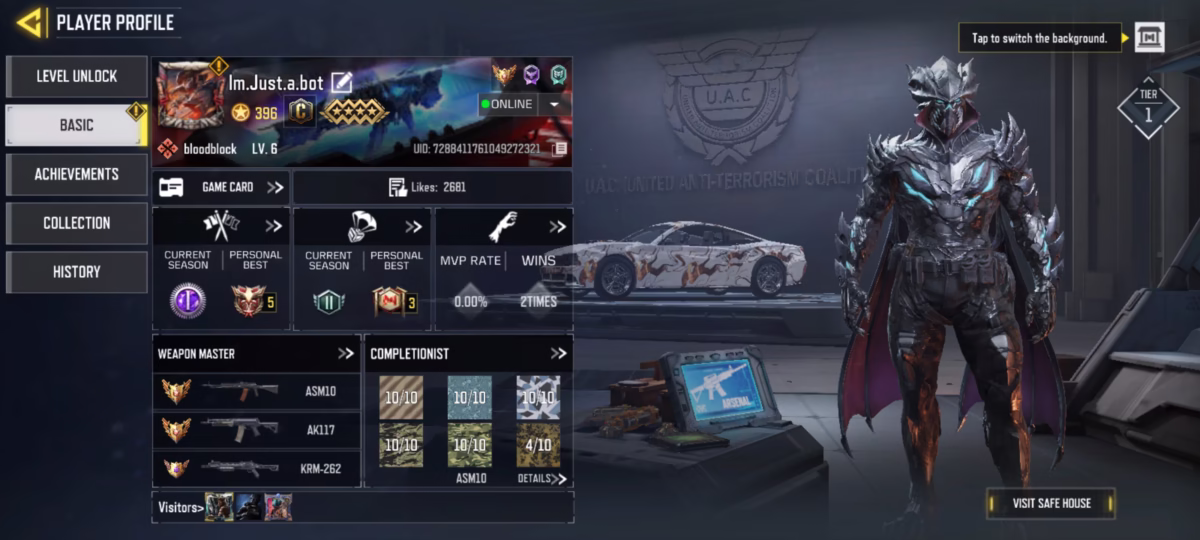Select the KRM-262 weapon master row
The height and width of the screenshot is (540, 1200).
pyautogui.click(x=257, y=467)
